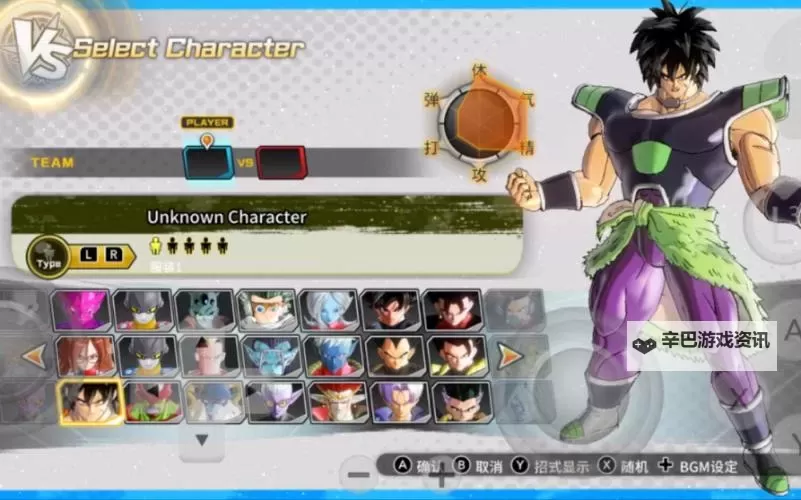
Task: Pick the pale pink bald character portrait
Action: (x=210, y=355)
